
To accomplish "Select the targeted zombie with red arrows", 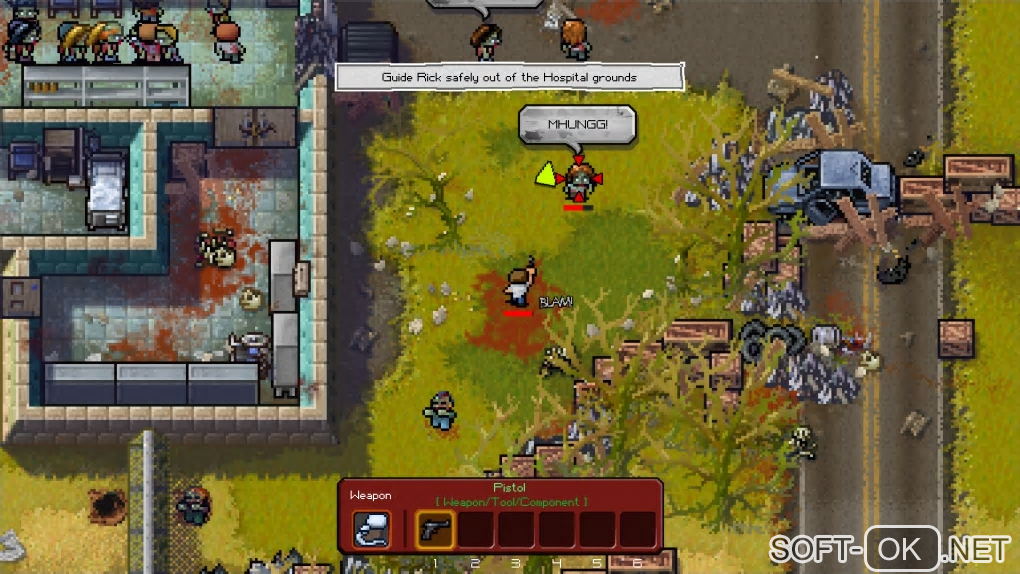I will (577, 181).
